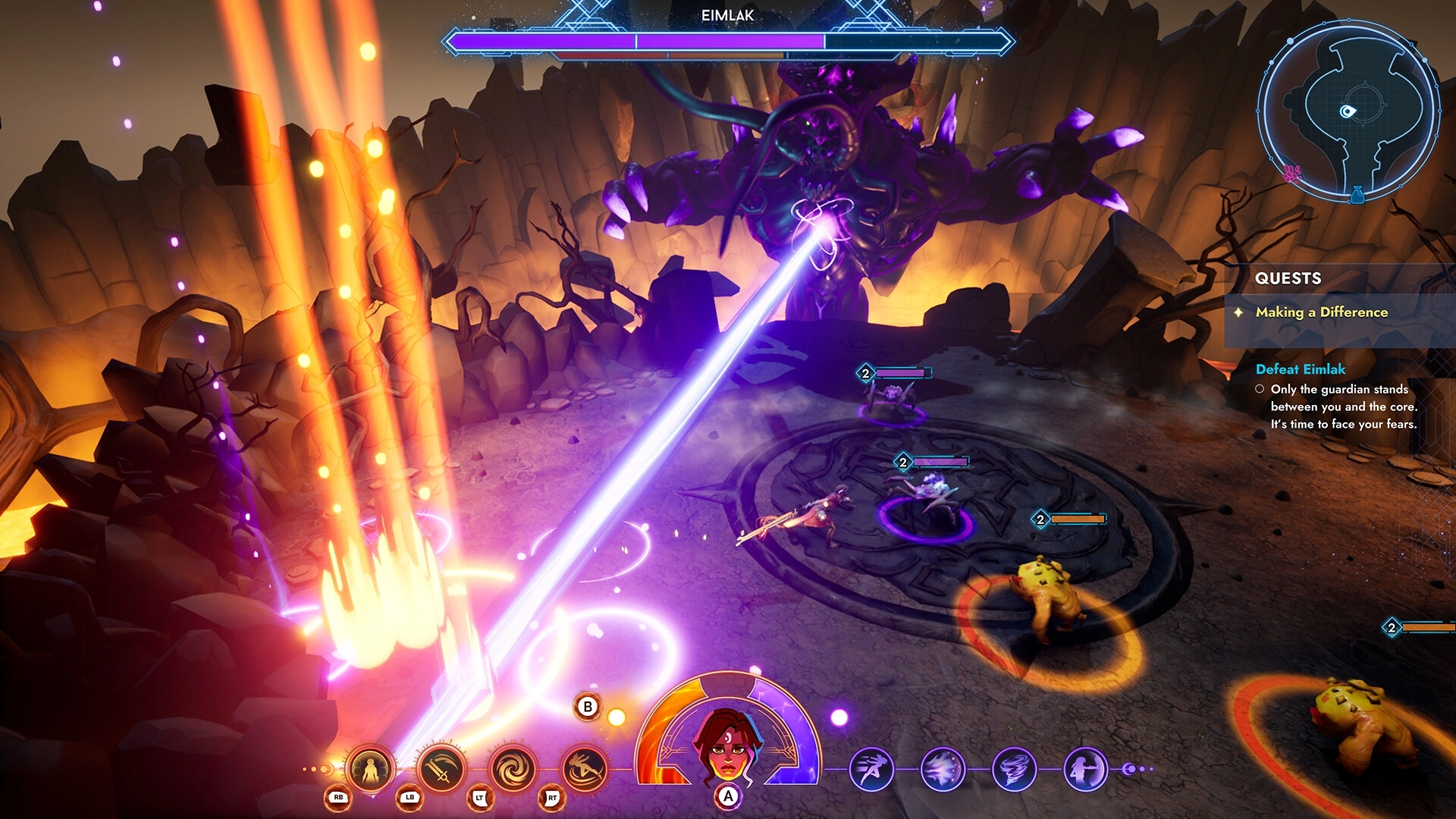Select the Making a Difference quest
Screen dimensions: 1456x819
click(x=1321, y=312)
